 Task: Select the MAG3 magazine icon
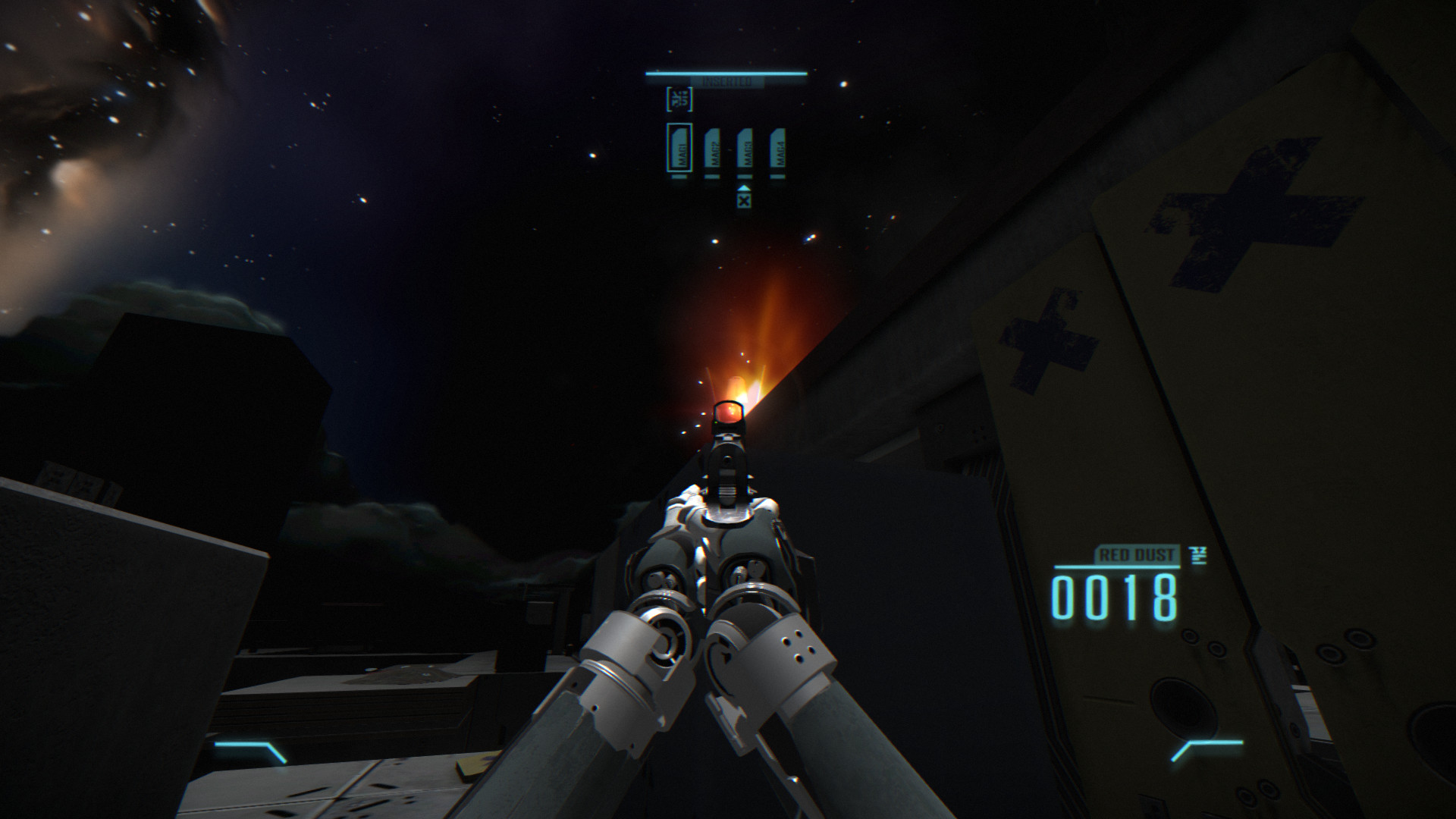(745, 149)
